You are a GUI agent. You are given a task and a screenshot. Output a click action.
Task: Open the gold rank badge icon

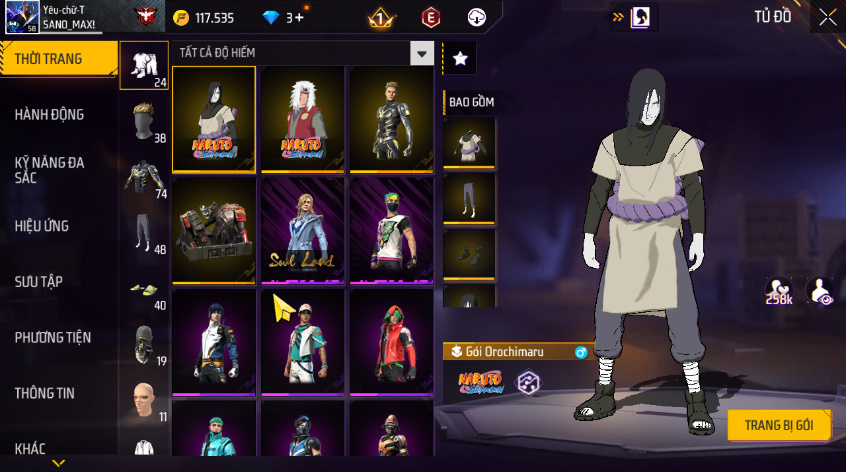click(x=380, y=17)
